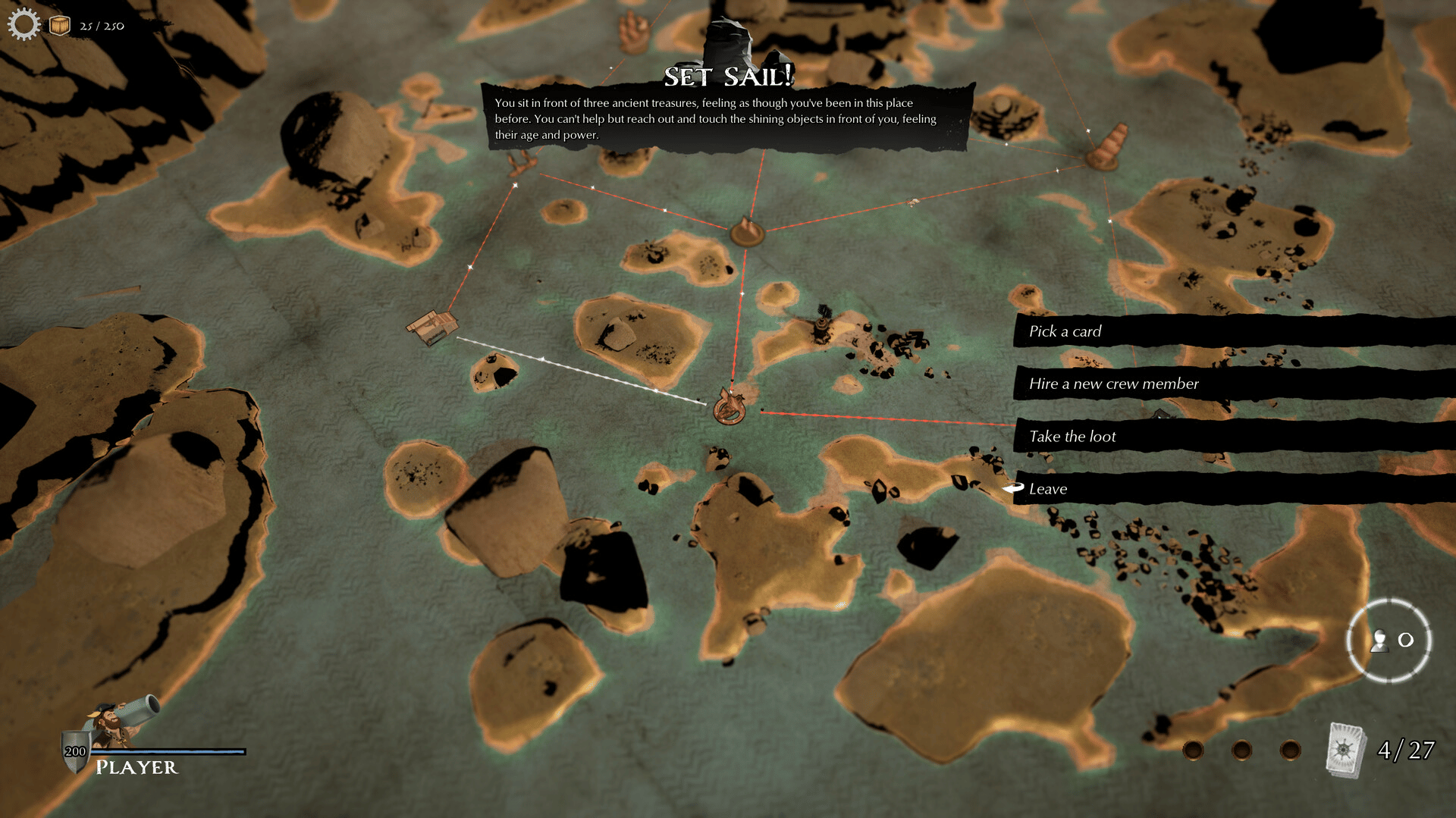This screenshot has width=1456, height=818.
Task: Open the card deck icon
Action: [1345, 750]
